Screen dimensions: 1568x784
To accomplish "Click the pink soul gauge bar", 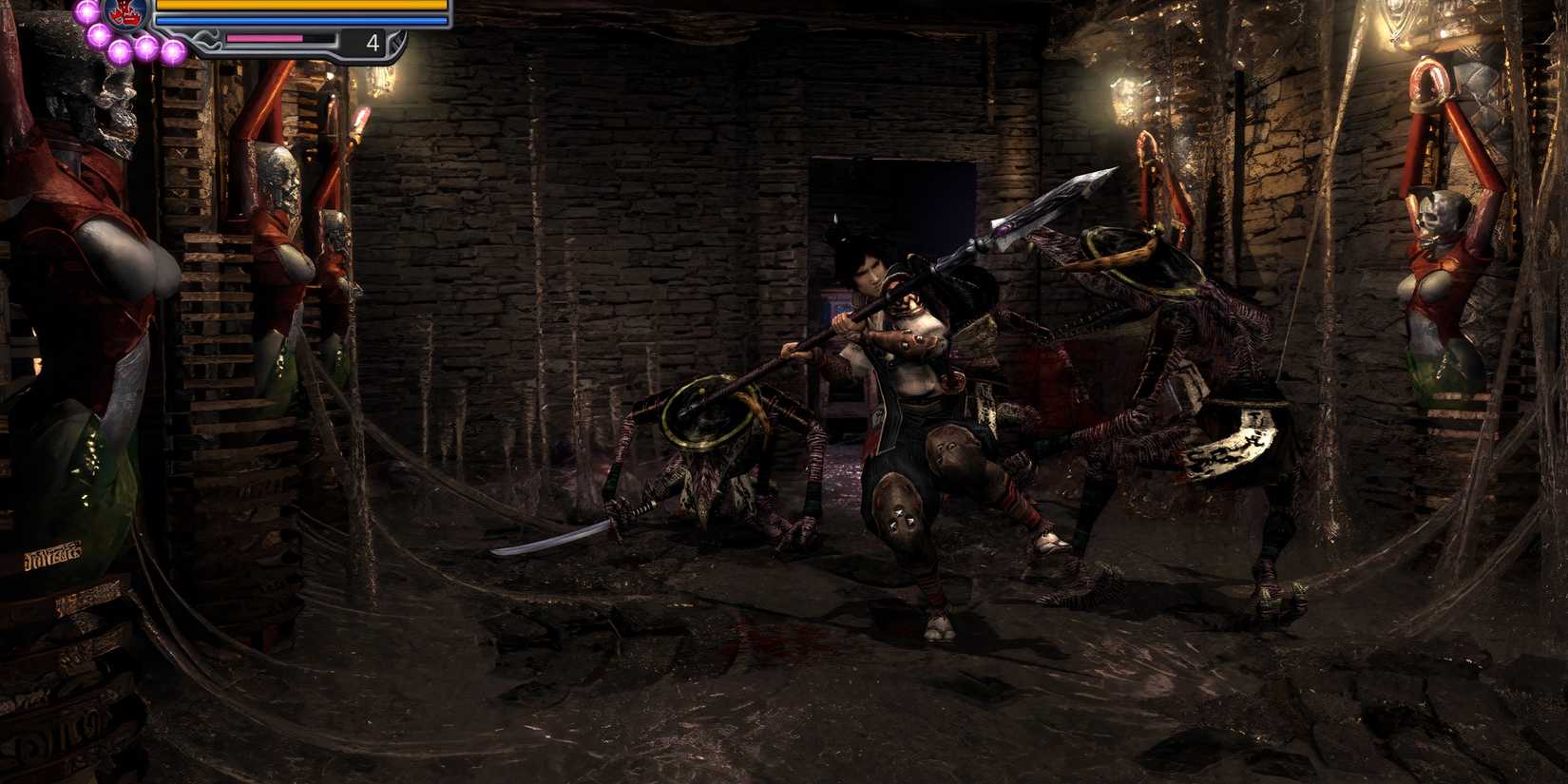I will click(265, 37).
